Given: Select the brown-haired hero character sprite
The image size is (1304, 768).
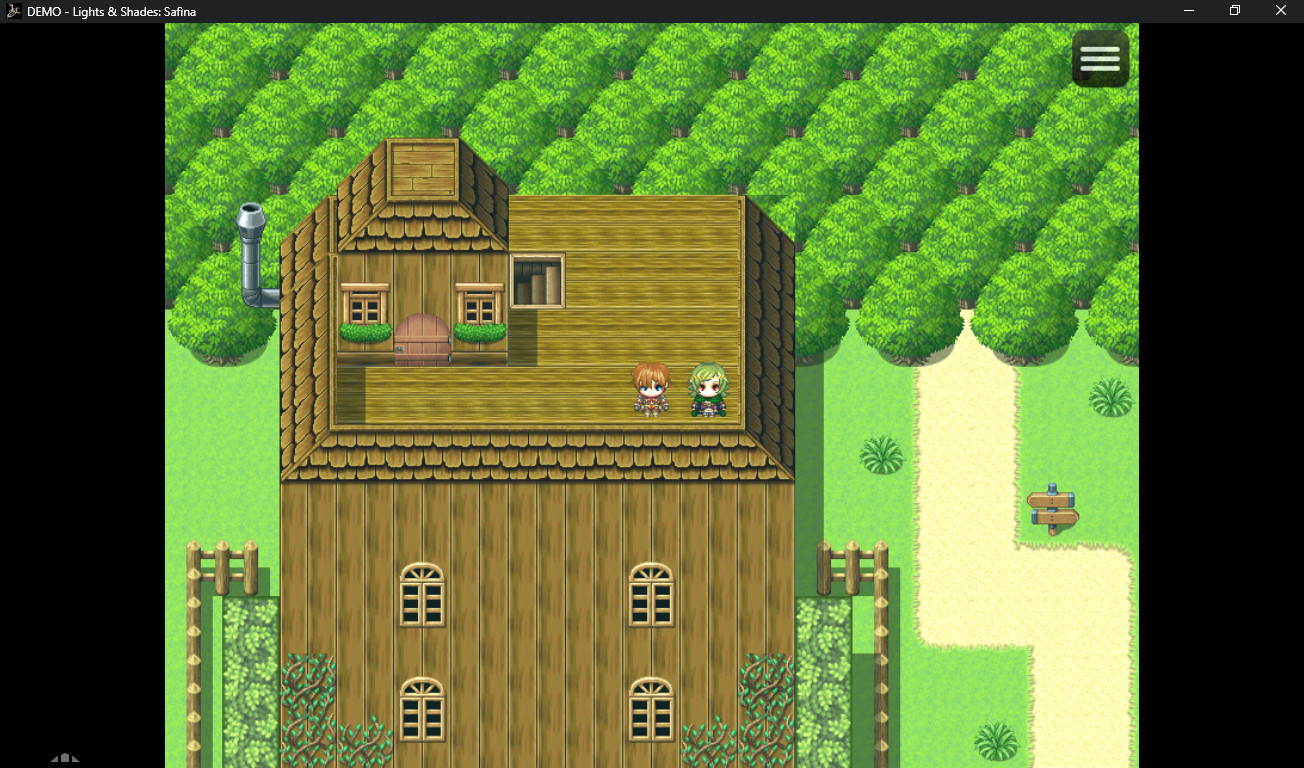Looking at the screenshot, I should click(x=651, y=390).
